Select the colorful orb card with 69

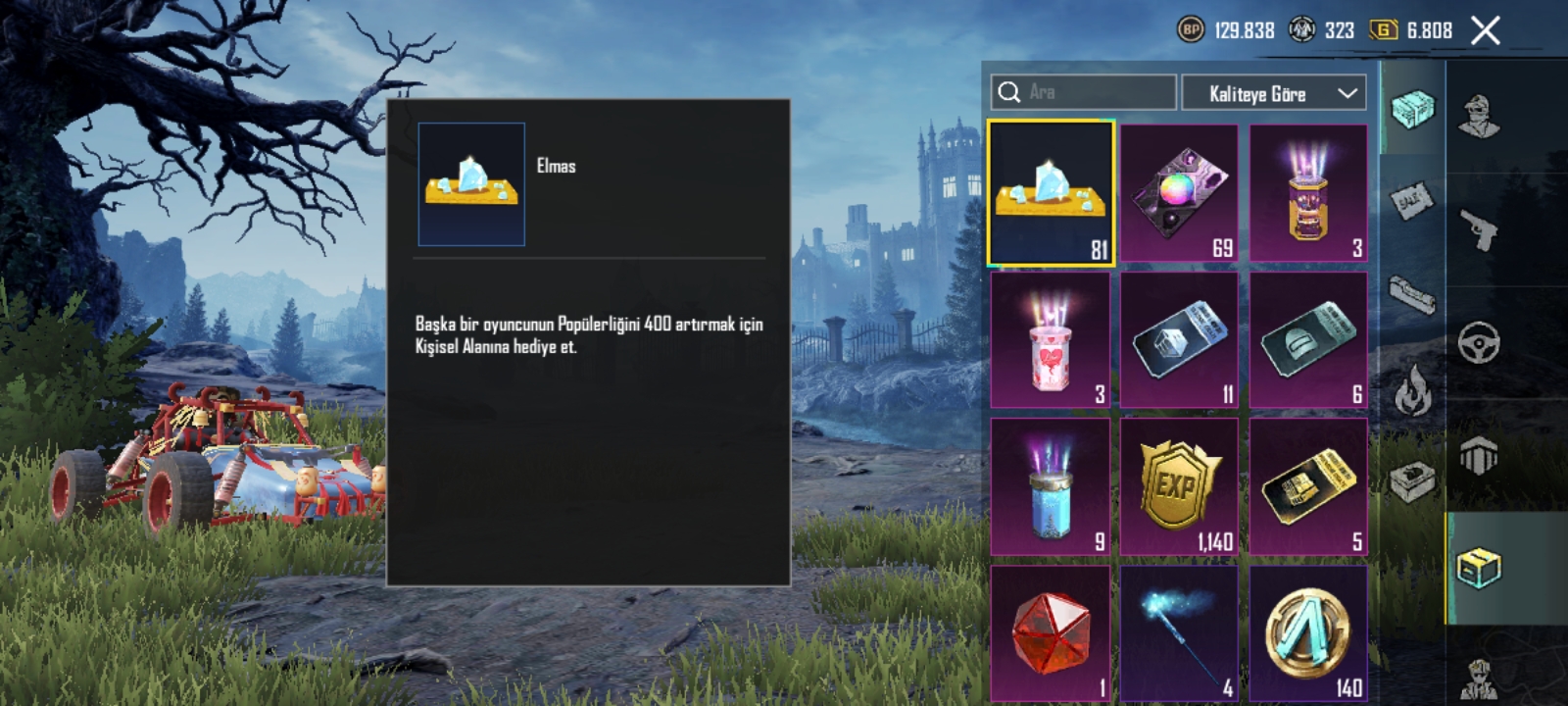(x=1179, y=193)
